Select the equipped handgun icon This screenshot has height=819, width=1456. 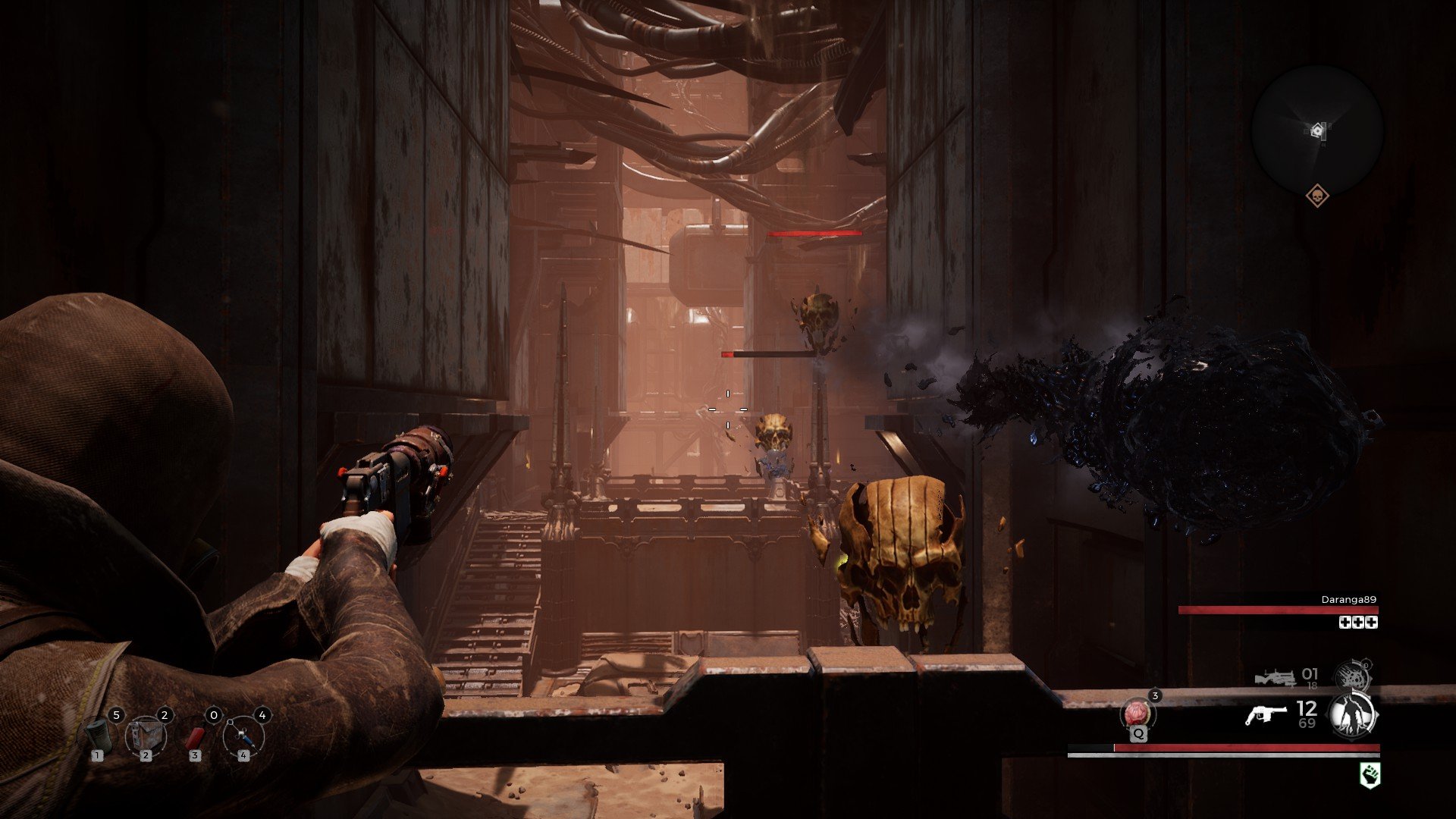(1268, 715)
